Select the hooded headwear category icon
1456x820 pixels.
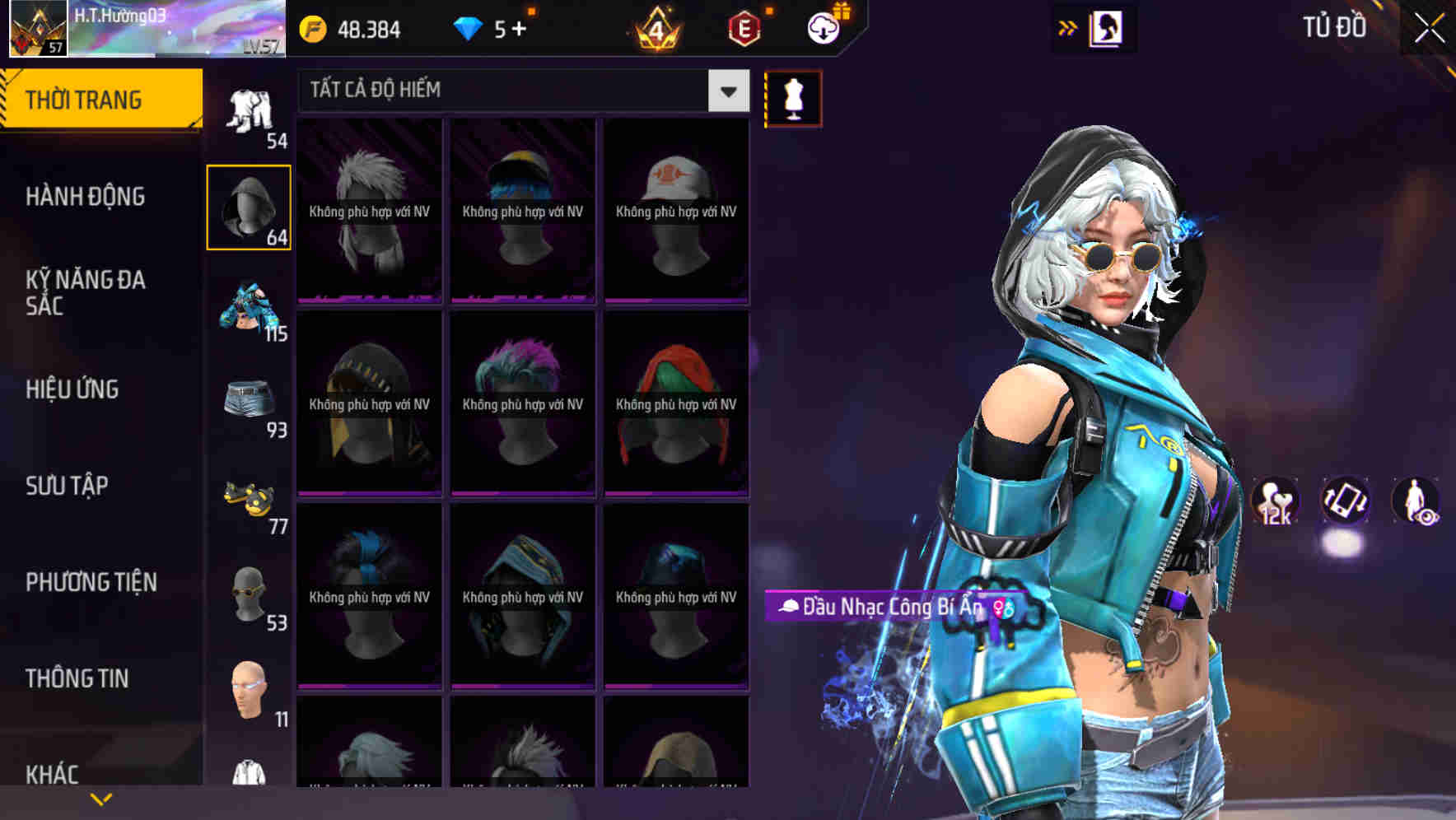point(250,206)
